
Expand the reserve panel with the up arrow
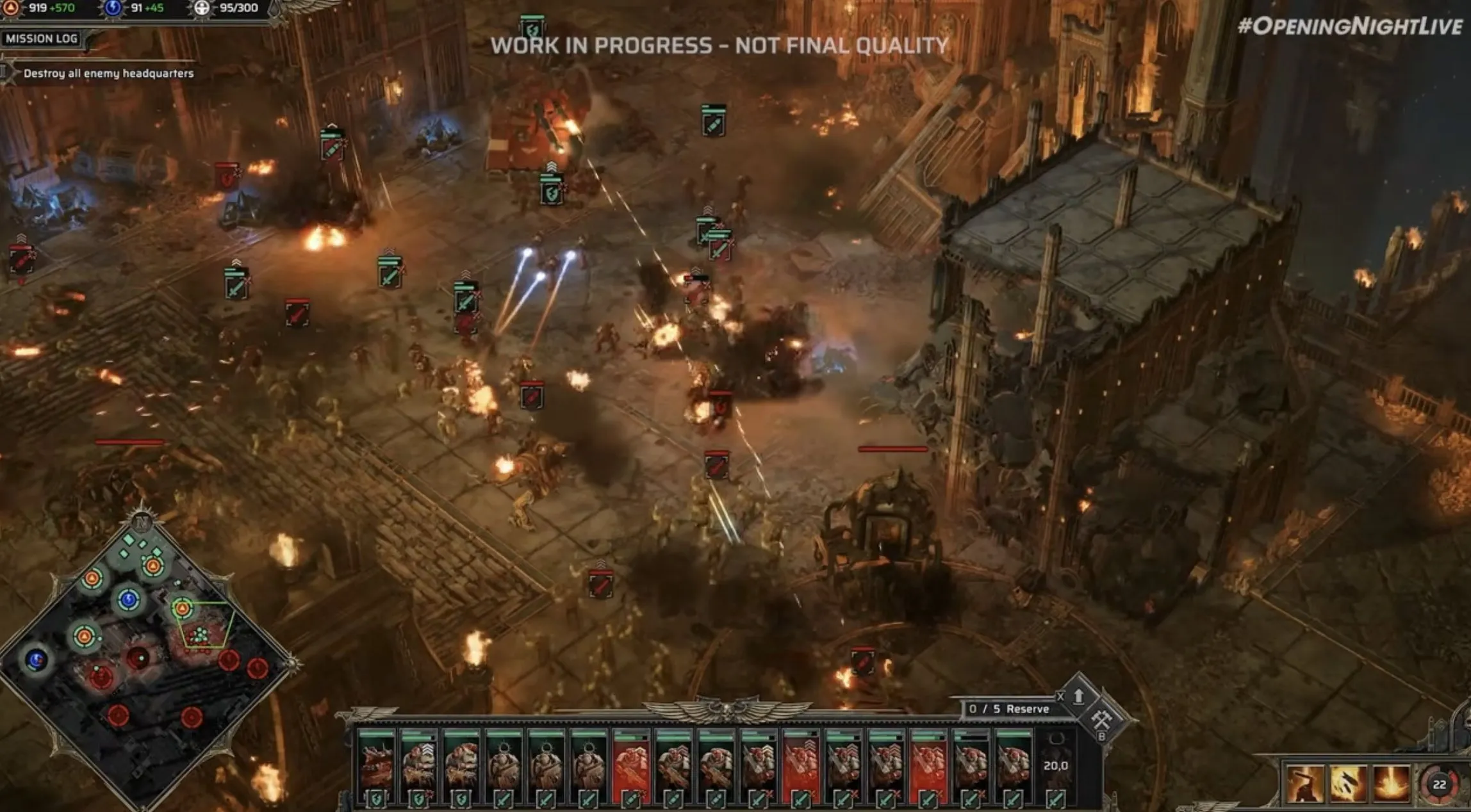(x=1079, y=699)
